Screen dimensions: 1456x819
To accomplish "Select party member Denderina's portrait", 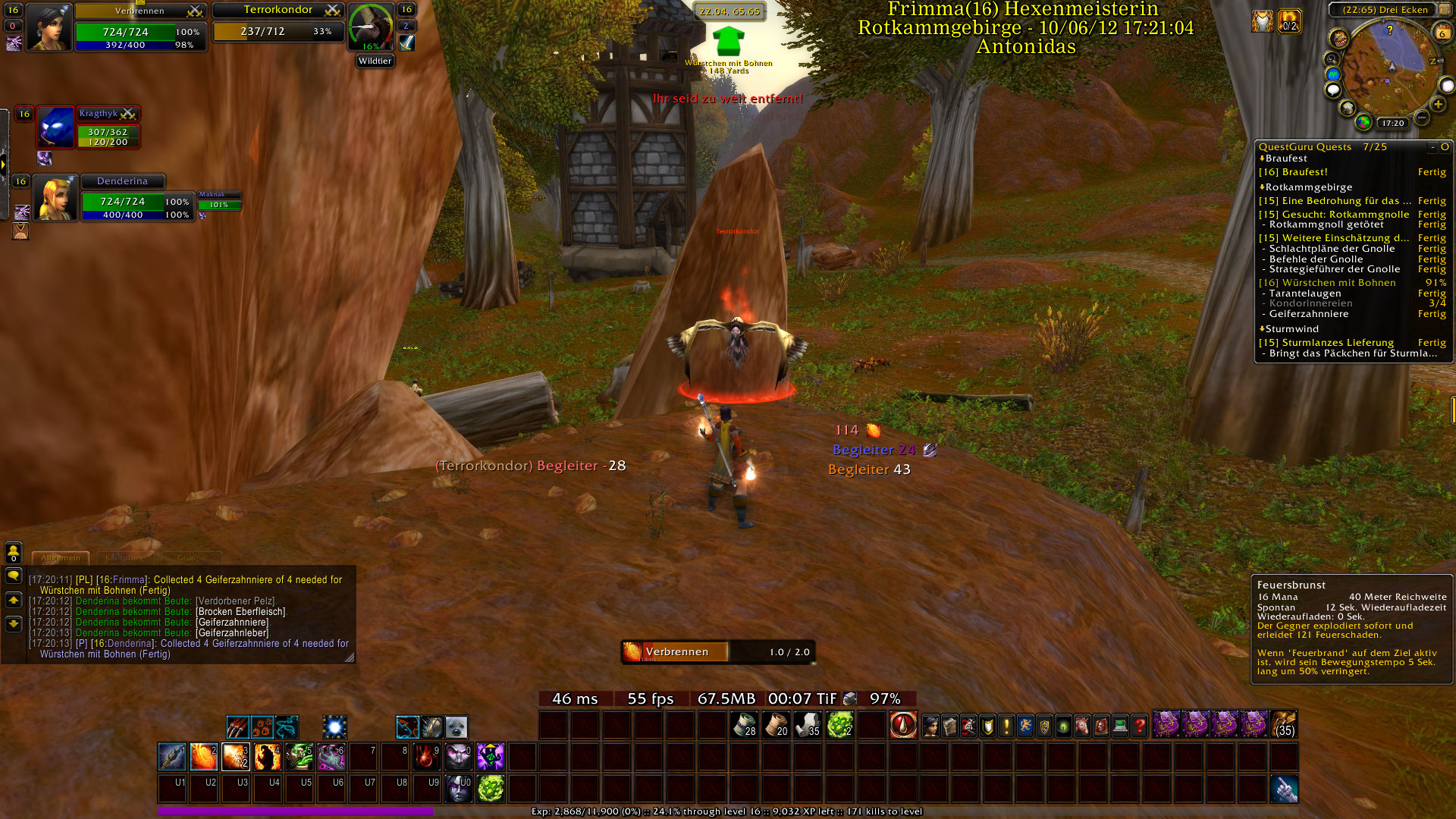I will pos(54,199).
